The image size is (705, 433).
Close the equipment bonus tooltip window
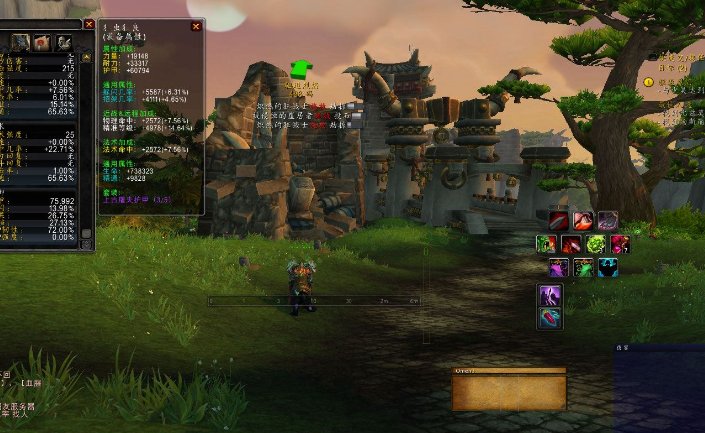(x=196, y=27)
